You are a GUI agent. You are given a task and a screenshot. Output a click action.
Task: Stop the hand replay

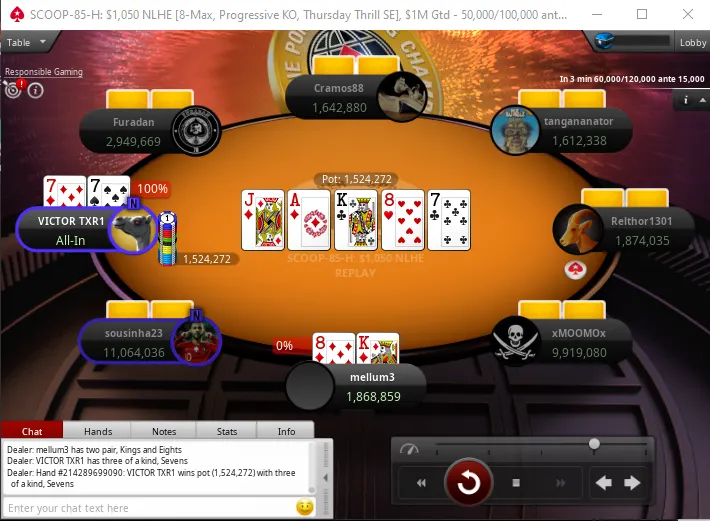pyautogui.click(x=516, y=483)
